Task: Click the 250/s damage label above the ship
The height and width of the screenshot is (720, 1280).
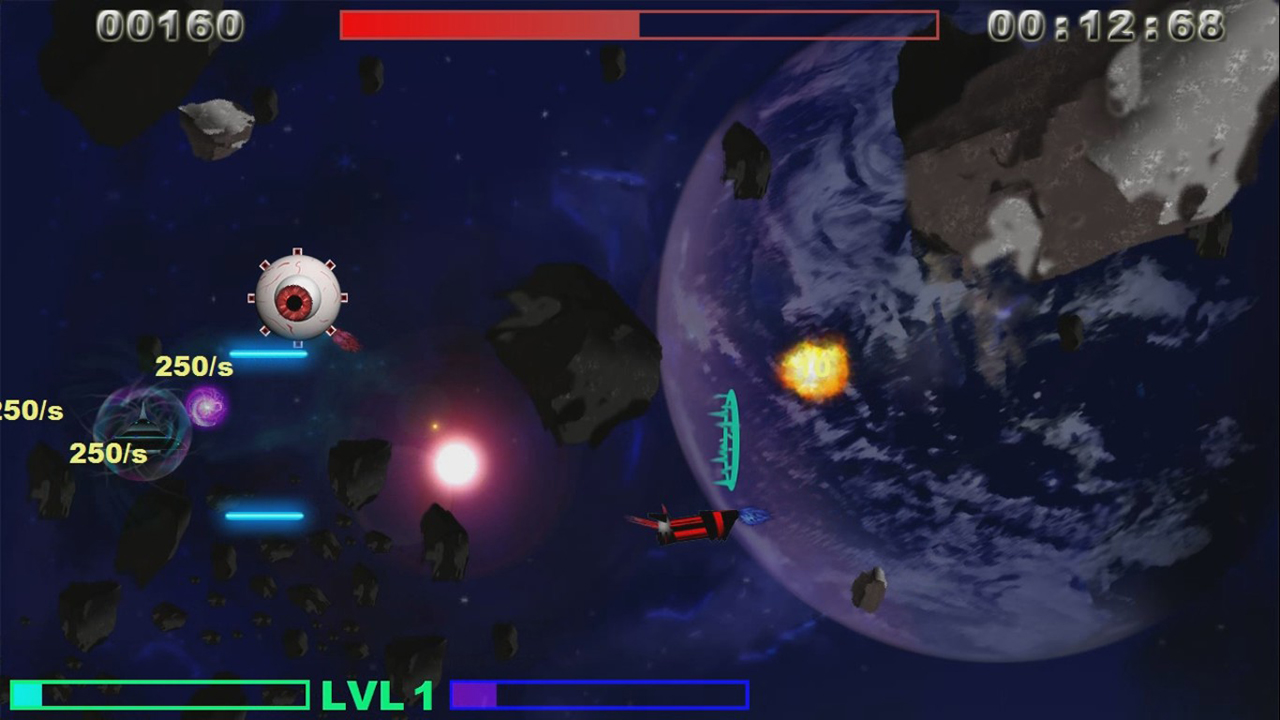Action: (193, 366)
